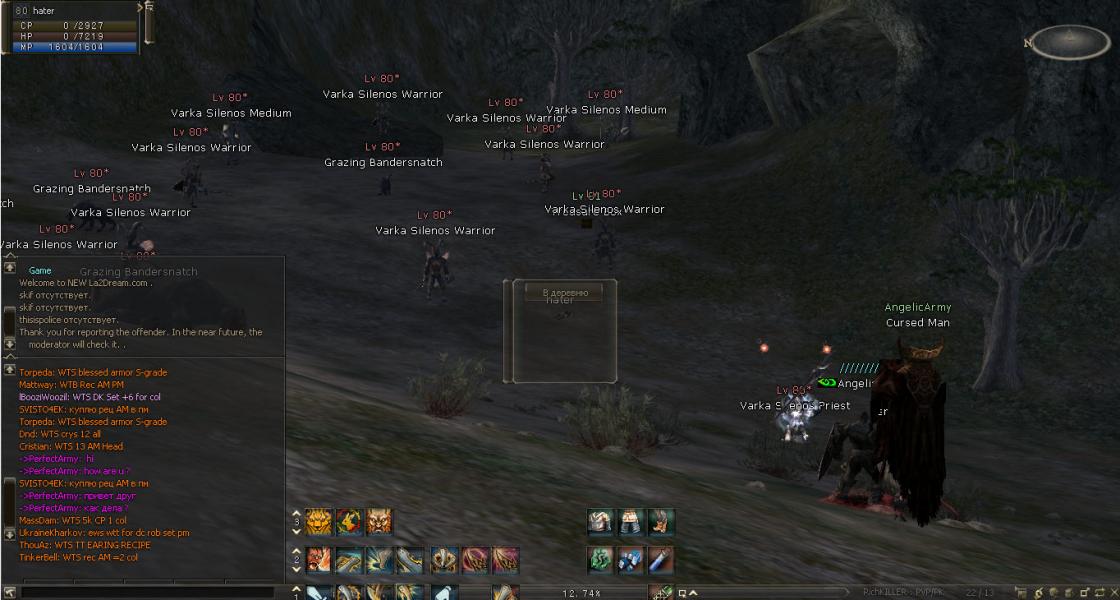The image size is (1120, 600).
Task: Use the blue crystals item slot
Action: (630, 559)
